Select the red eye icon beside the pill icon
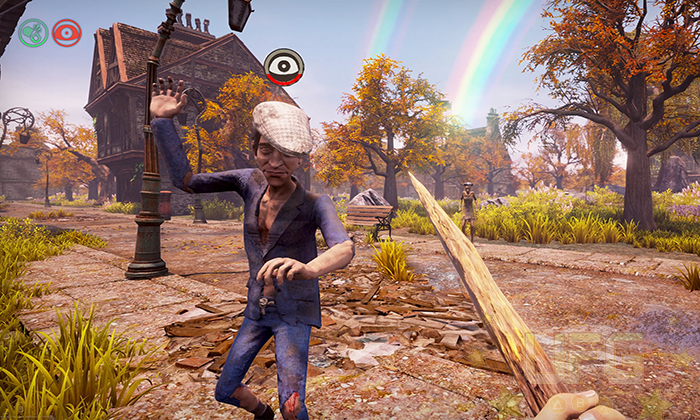The image size is (700, 420). [67, 33]
